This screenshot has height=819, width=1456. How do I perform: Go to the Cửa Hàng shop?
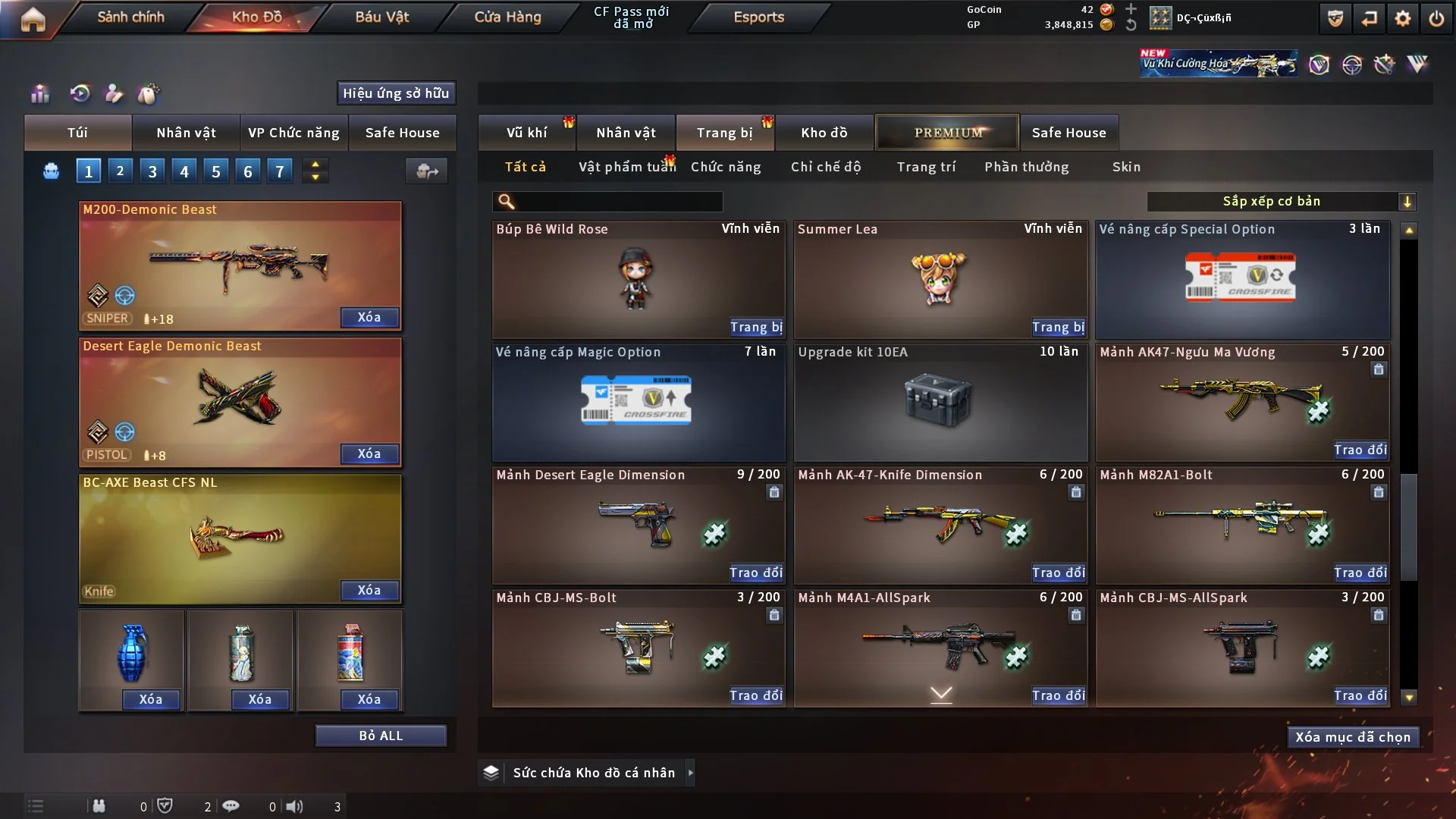(507, 17)
